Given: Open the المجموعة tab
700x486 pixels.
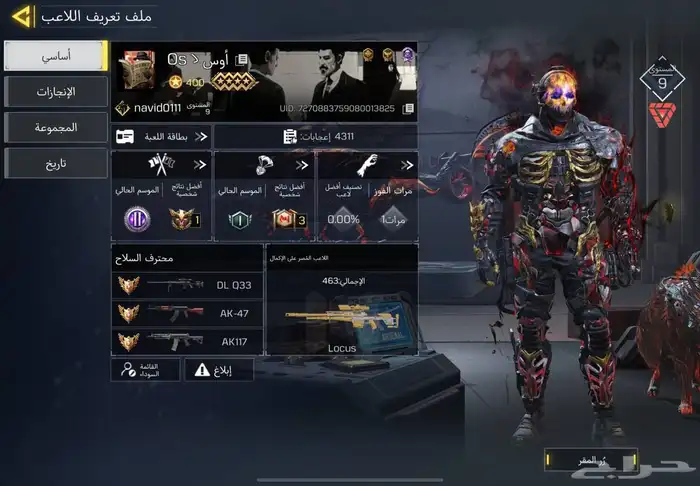Looking at the screenshot, I should pyautogui.click(x=56, y=127).
